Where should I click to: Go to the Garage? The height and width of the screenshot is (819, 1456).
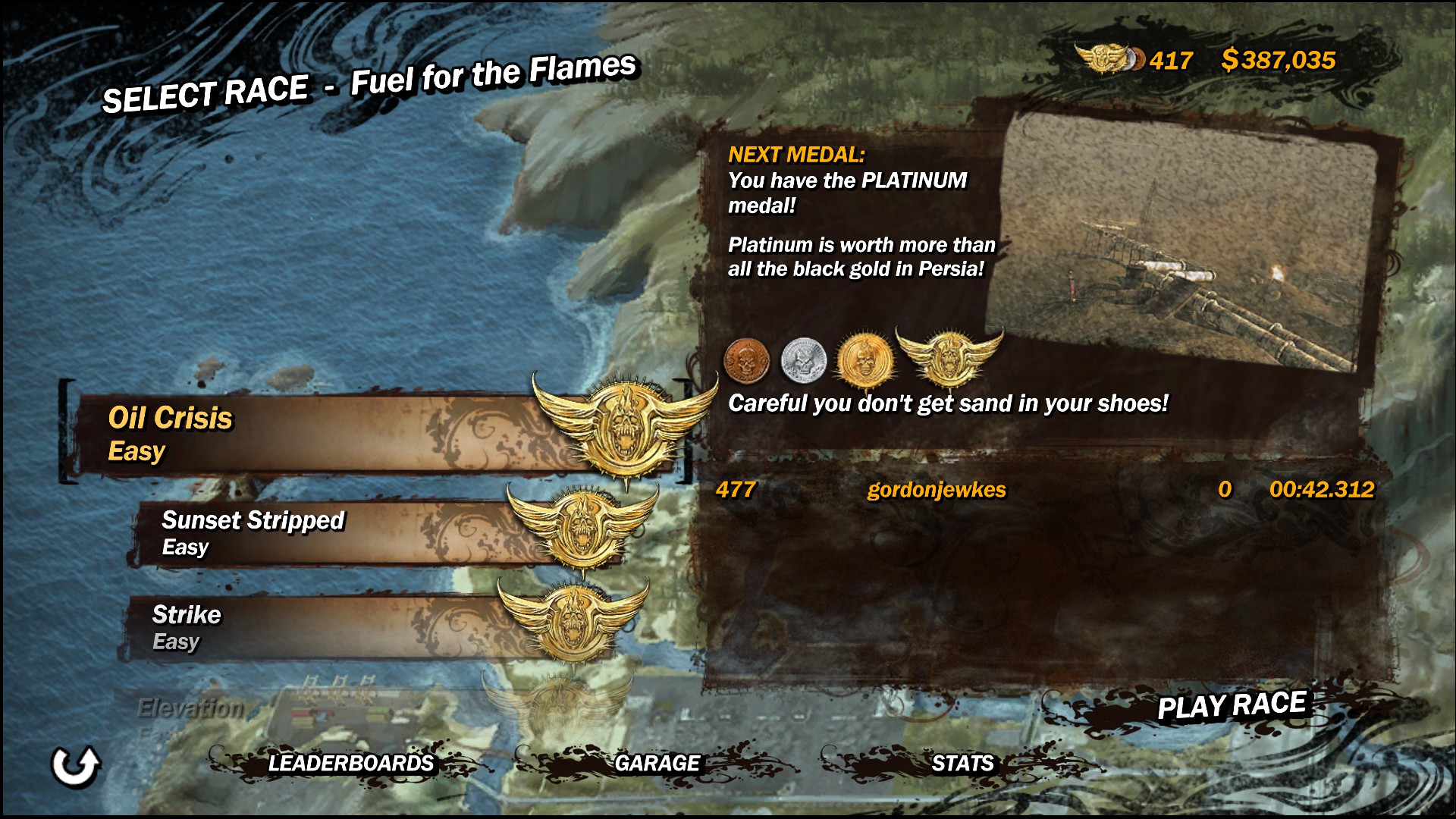[x=657, y=763]
